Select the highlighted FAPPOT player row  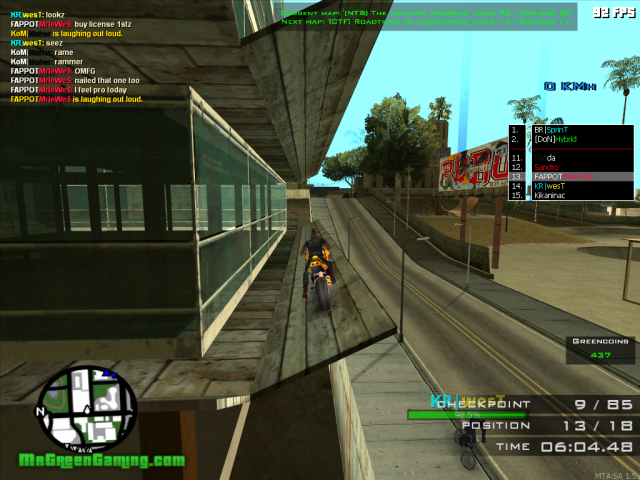coord(565,177)
